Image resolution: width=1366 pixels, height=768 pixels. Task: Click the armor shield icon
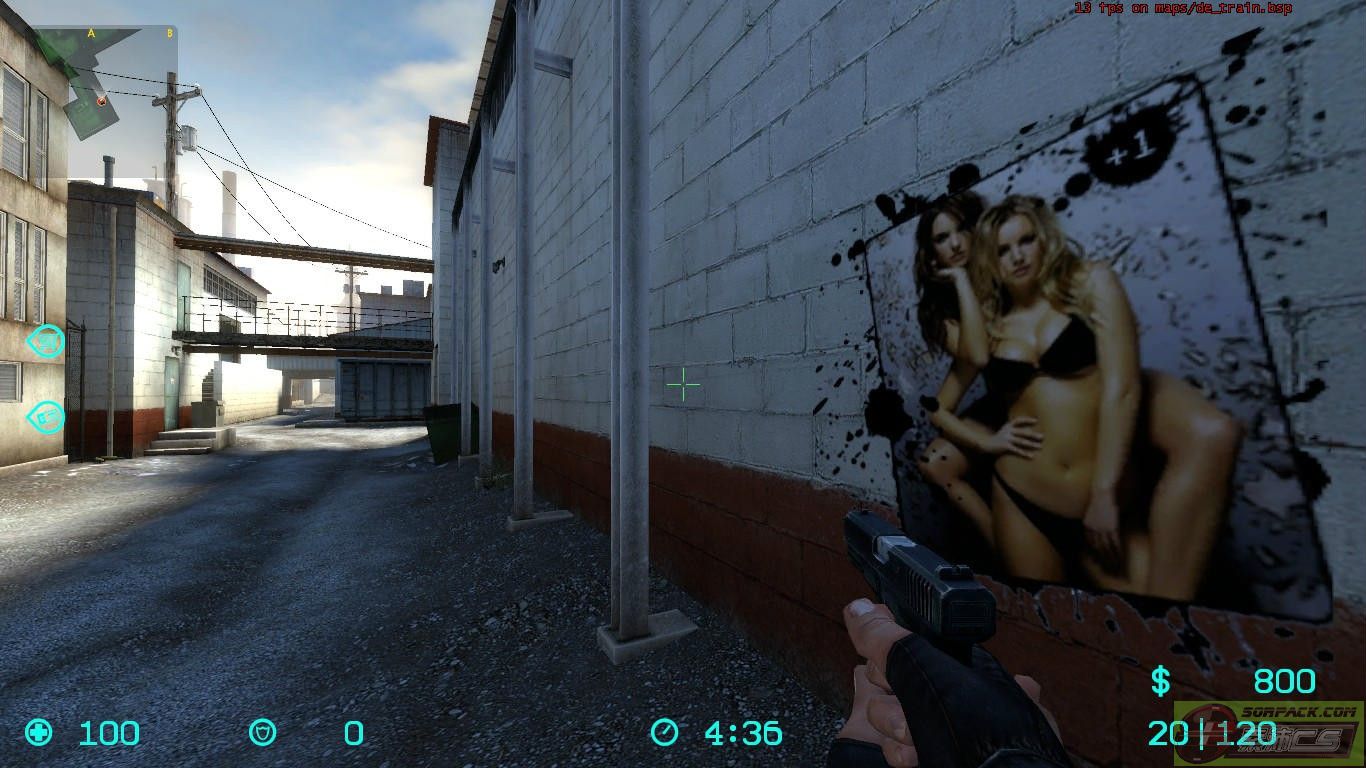pos(262,733)
